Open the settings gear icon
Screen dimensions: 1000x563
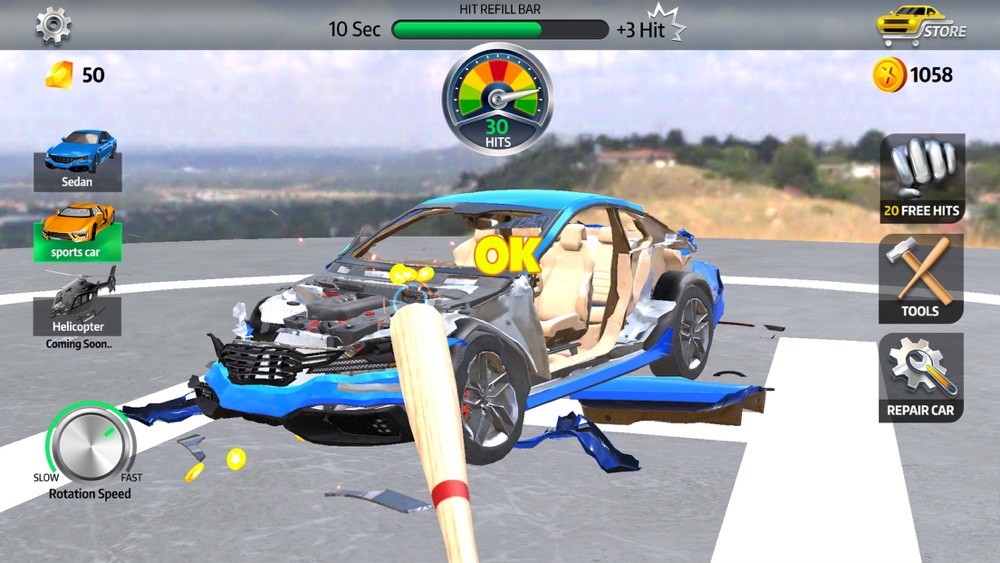click(53, 25)
